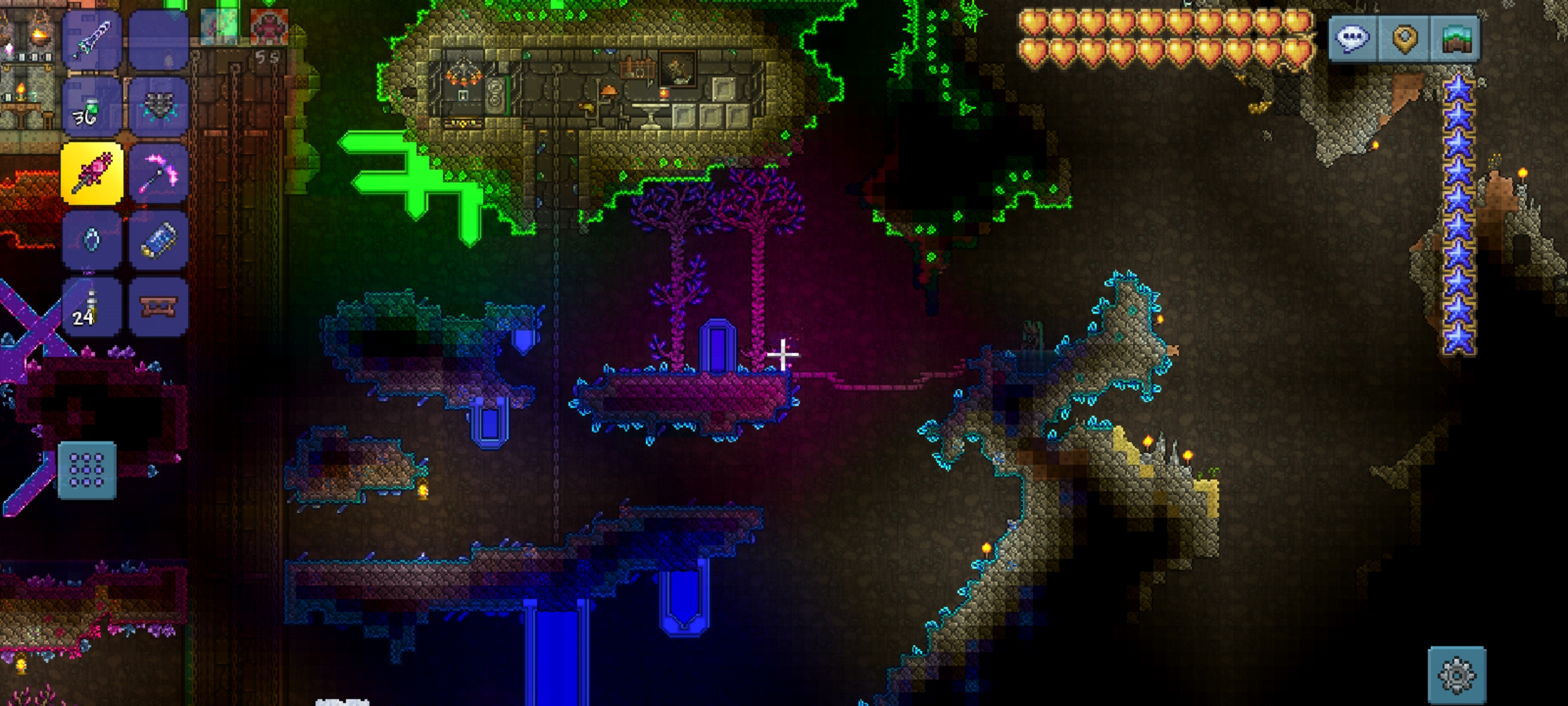Tap the gold map pin button
This screenshot has height=706, width=1568.
click(1404, 39)
